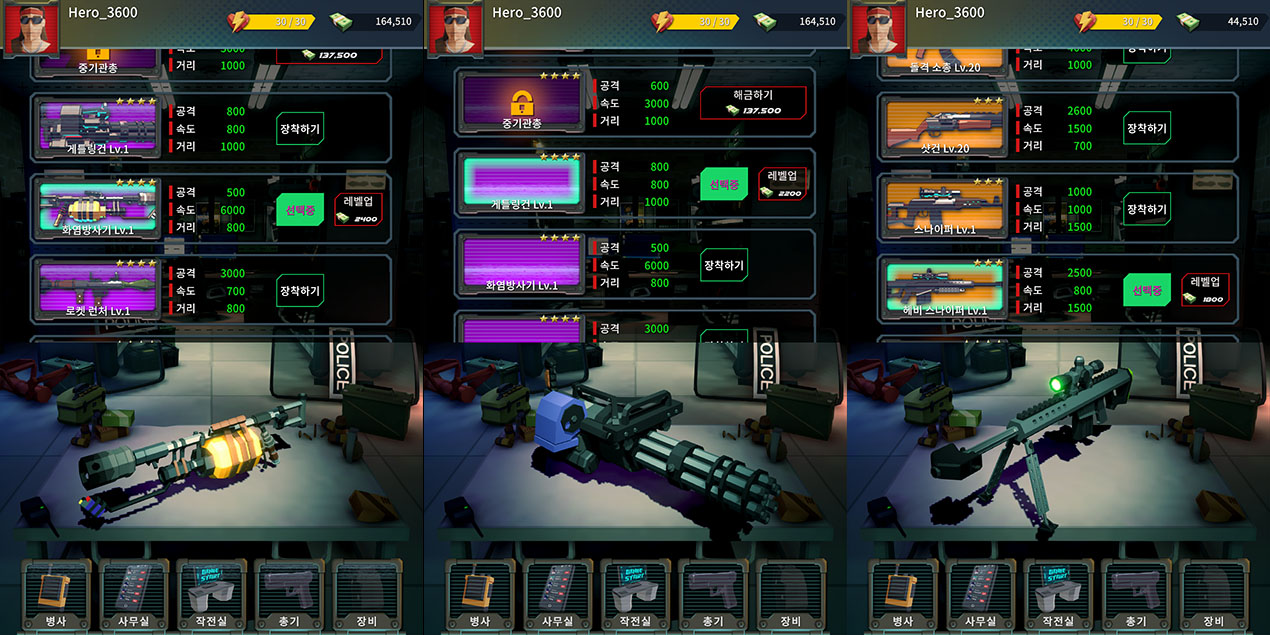
Task: Select the 헤비 스나이퍼 Lv.1 weapon card
Action: (944, 290)
